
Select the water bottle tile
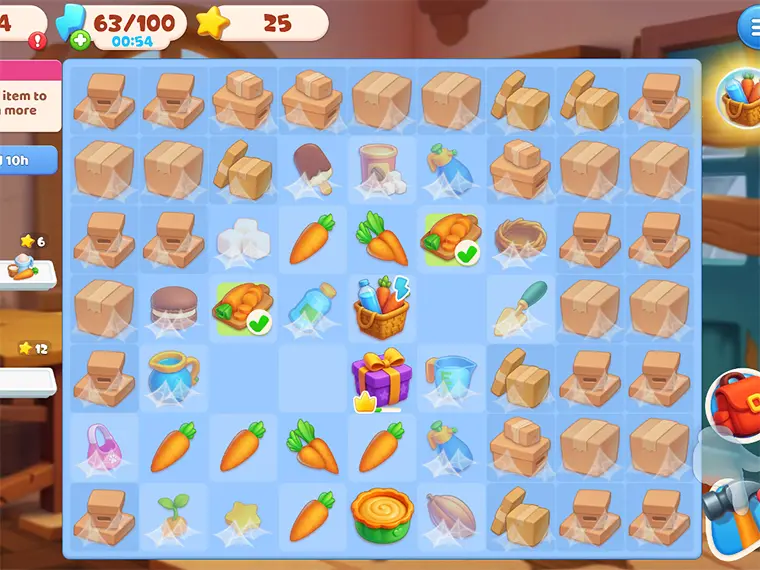pos(312,308)
